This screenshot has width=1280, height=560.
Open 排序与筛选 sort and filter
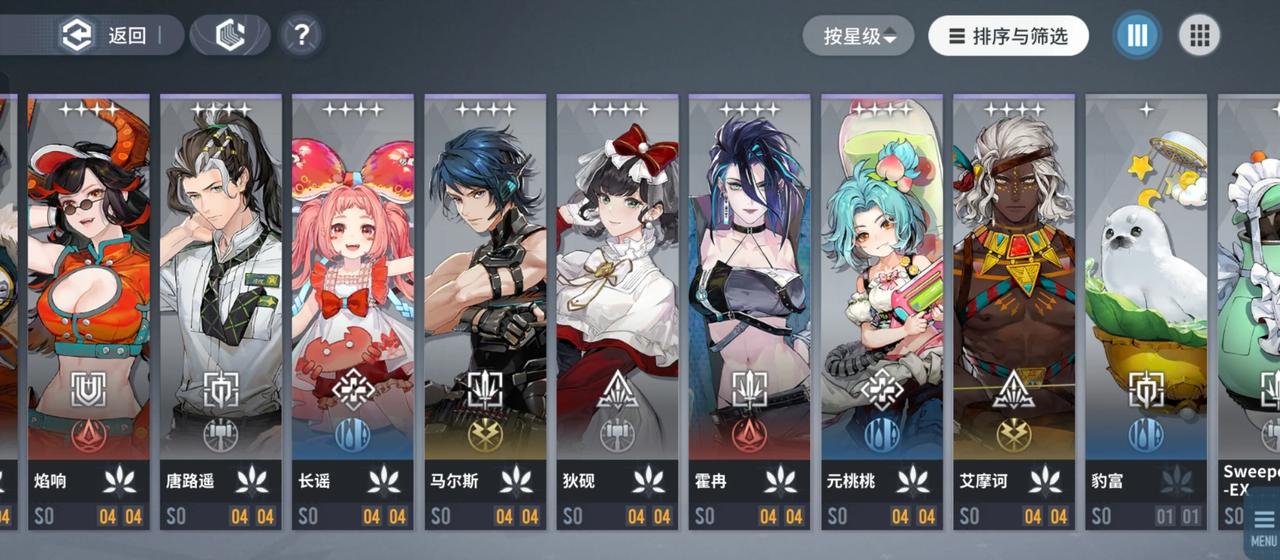click(x=1007, y=36)
